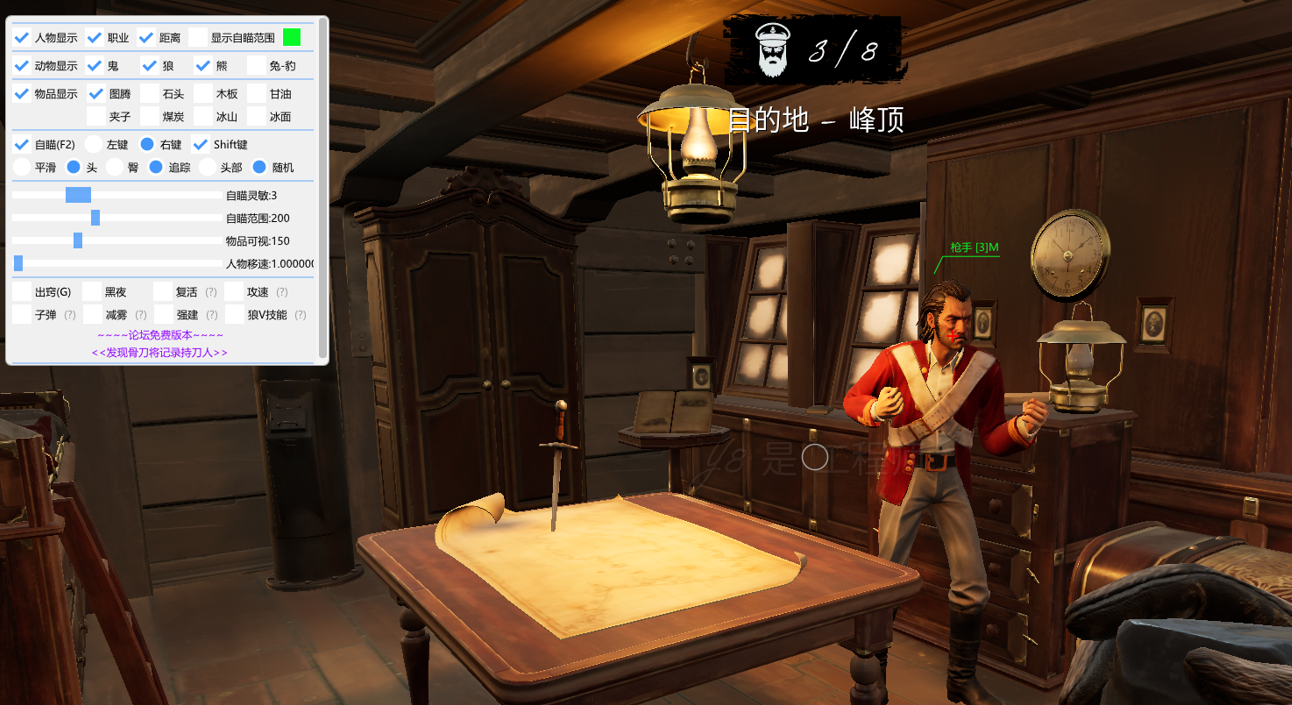Viewport: 1292px width, 705px height.
Task: Toggle the 人物显示 checkbox in the overlay
Action: point(22,38)
